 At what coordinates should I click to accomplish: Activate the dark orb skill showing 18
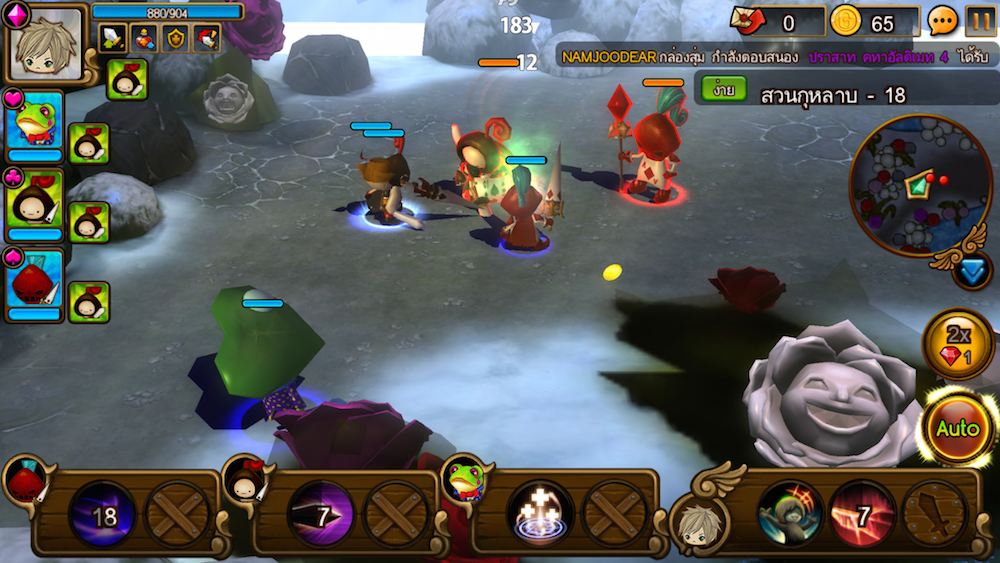tap(104, 515)
